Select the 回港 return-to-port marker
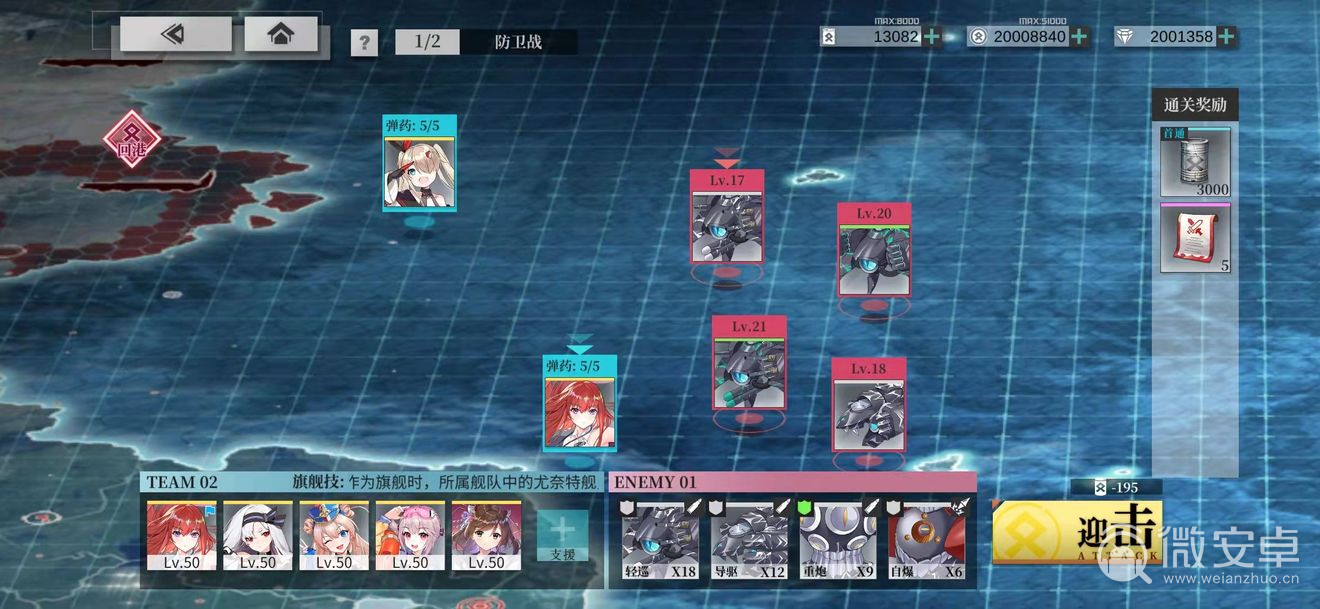The width and height of the screenshot is (1320, 609). pyautogui.click(x=129, y=139)
